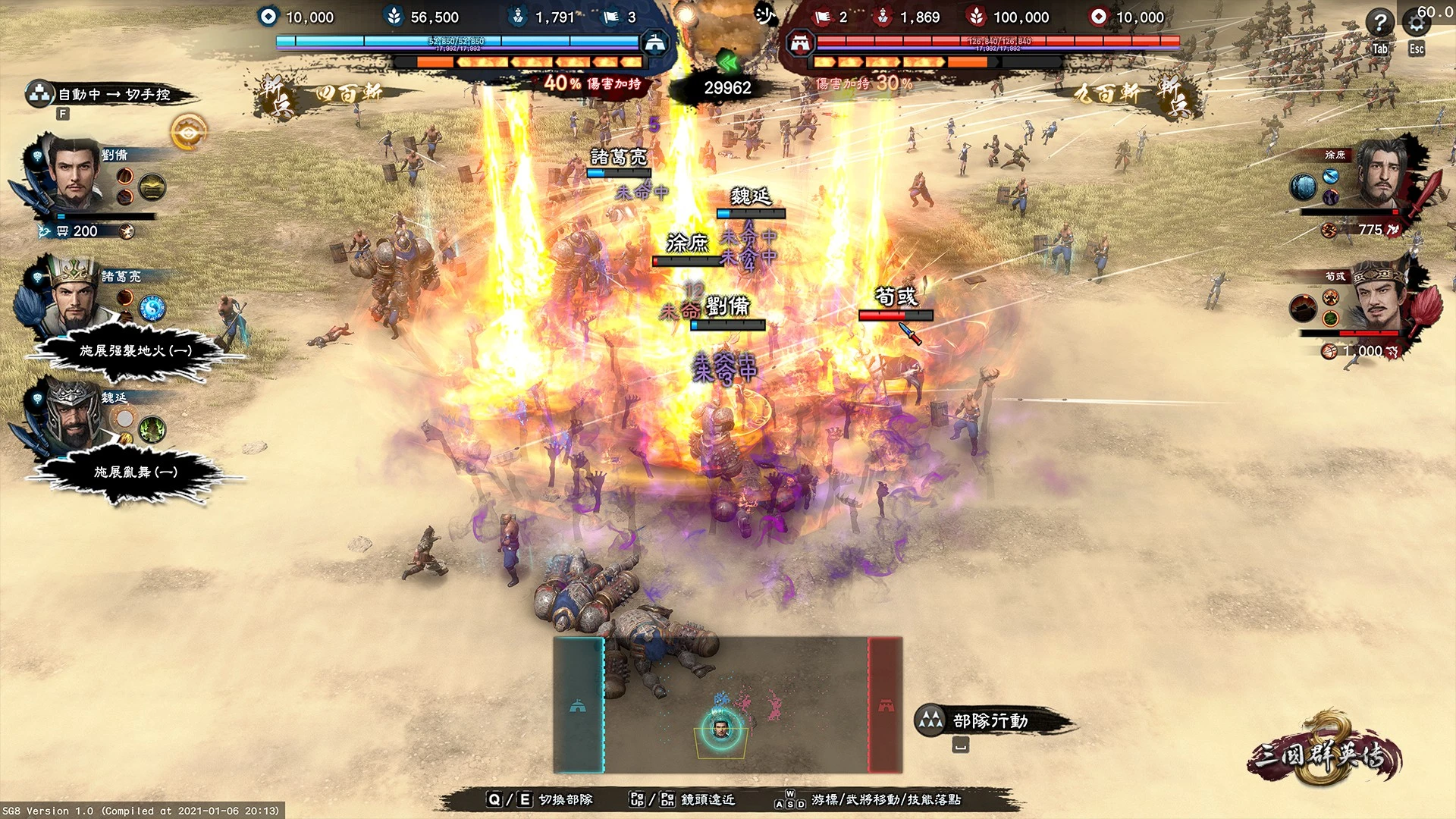
Task: Select Zhuge Liang's general portrait
Action: pyautogui.click(x=74, y=297)
